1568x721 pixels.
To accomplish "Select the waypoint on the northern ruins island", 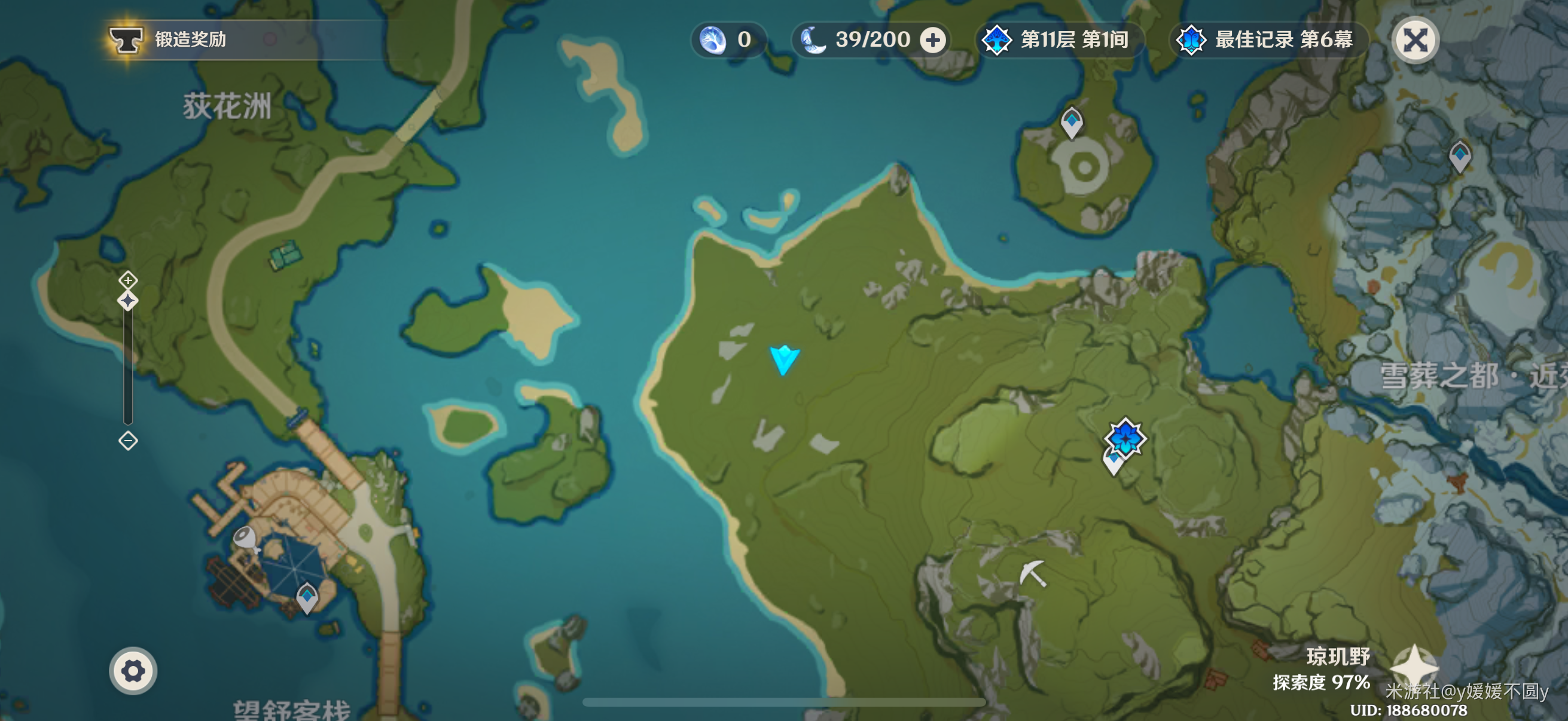I will coord(1071,122).
